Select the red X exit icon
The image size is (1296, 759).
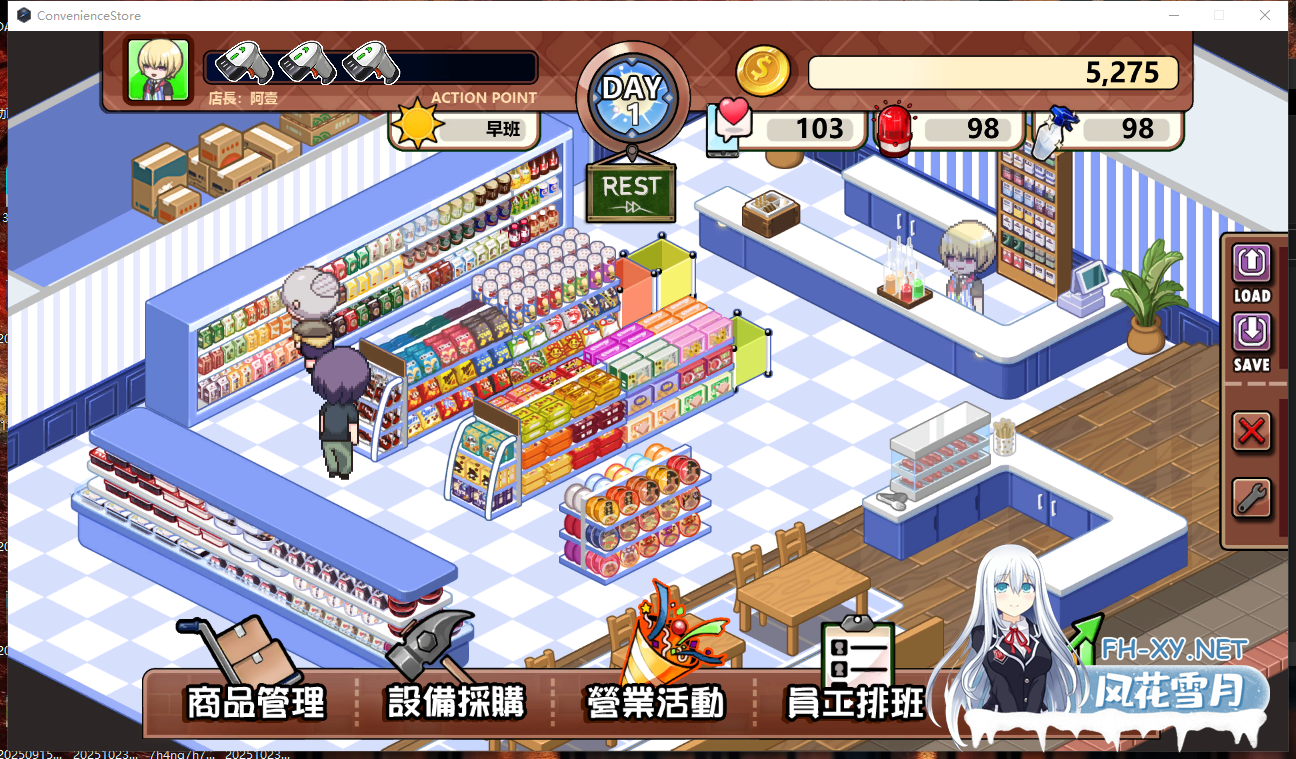pyautogui.click(x=1252, y=432)
